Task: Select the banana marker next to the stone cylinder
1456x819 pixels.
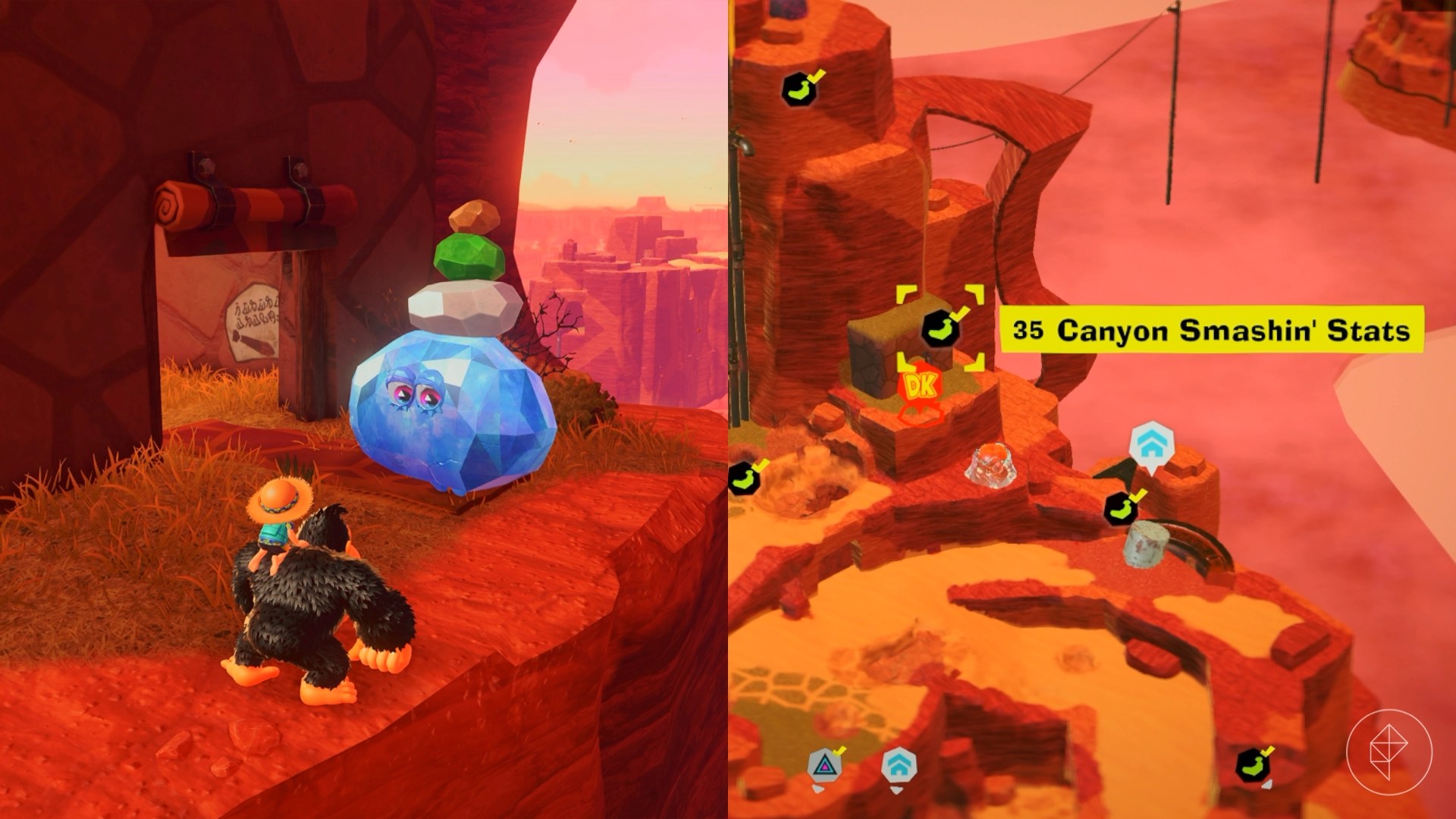Action: [x=1121, y=507]
